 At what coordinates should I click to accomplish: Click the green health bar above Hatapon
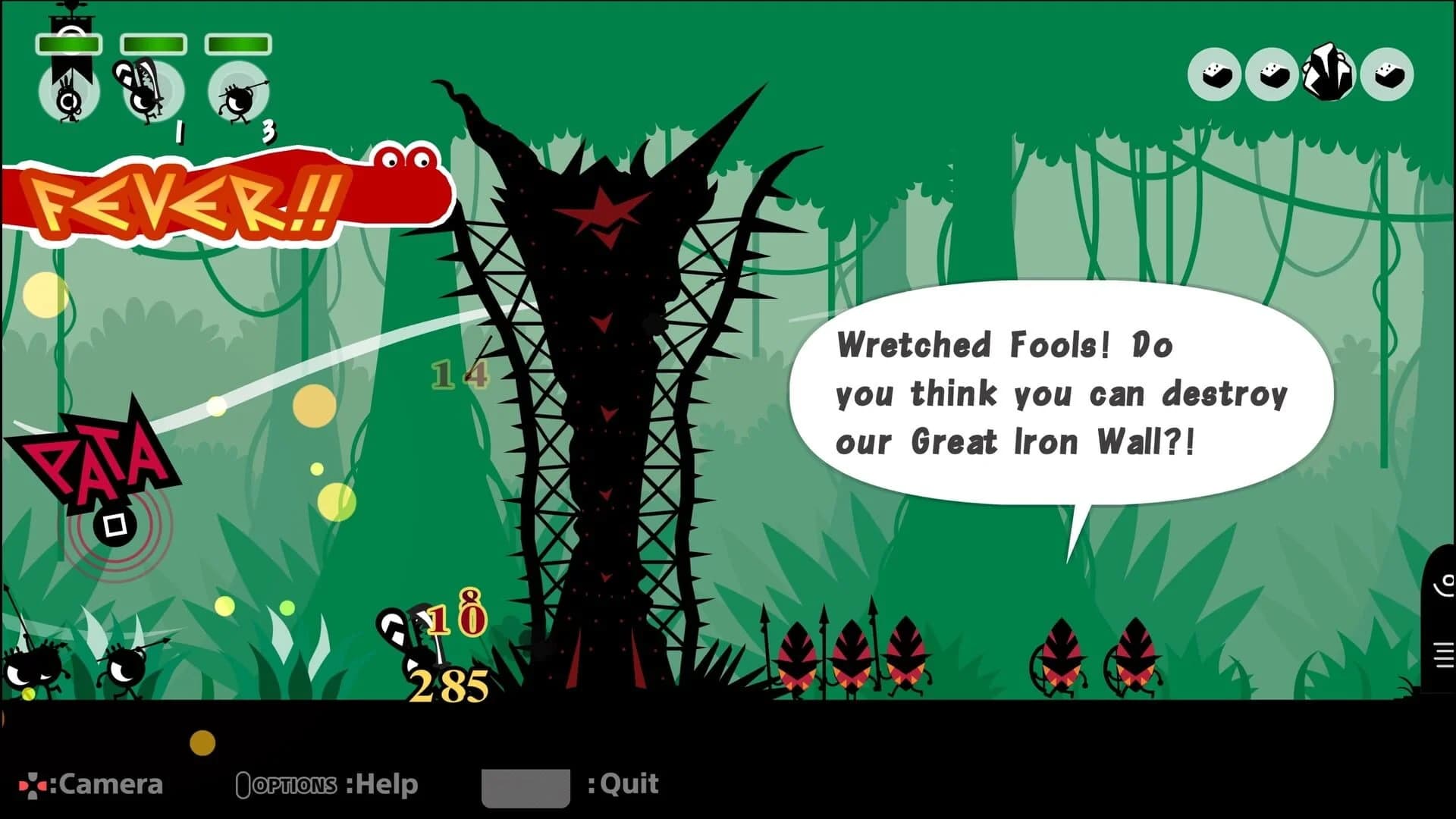coord(70,44)
